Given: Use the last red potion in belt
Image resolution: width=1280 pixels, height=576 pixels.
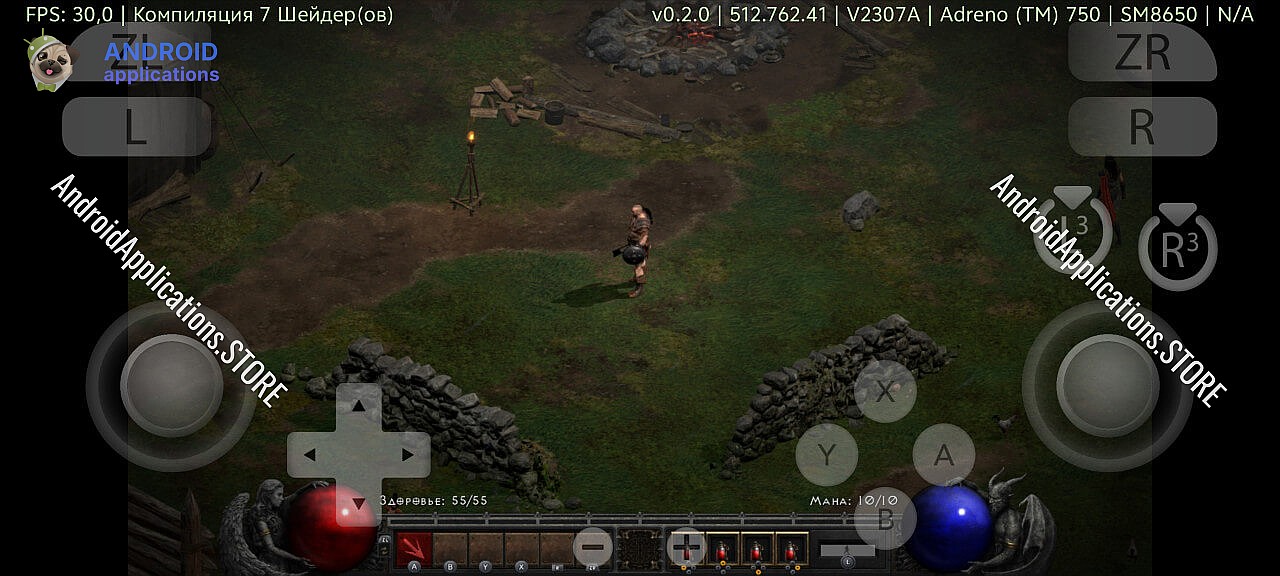Looking at the screenshot, I should point(792,548).
